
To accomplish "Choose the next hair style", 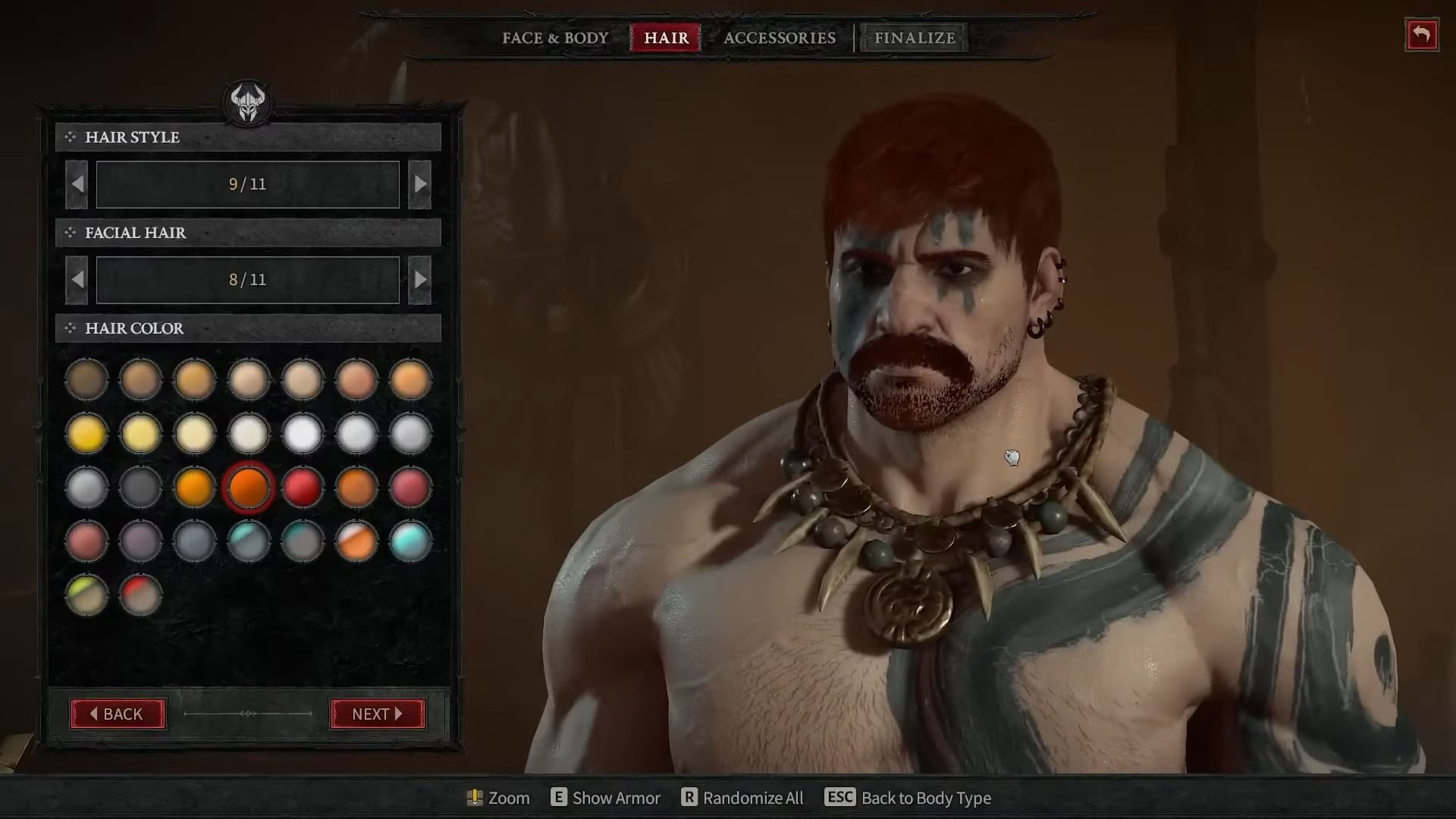I will point(419,184).
